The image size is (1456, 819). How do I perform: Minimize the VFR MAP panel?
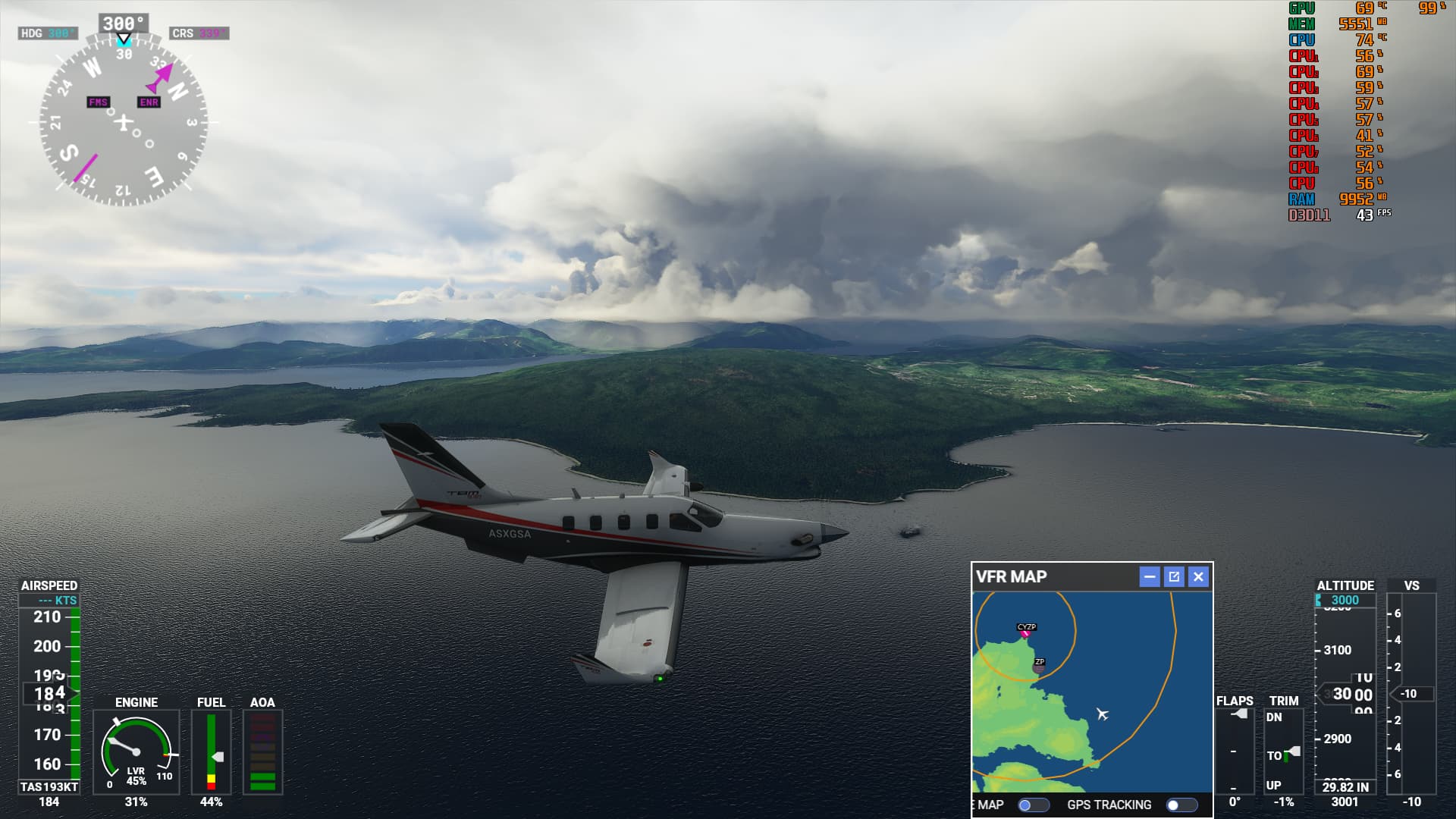[1150, 577]
